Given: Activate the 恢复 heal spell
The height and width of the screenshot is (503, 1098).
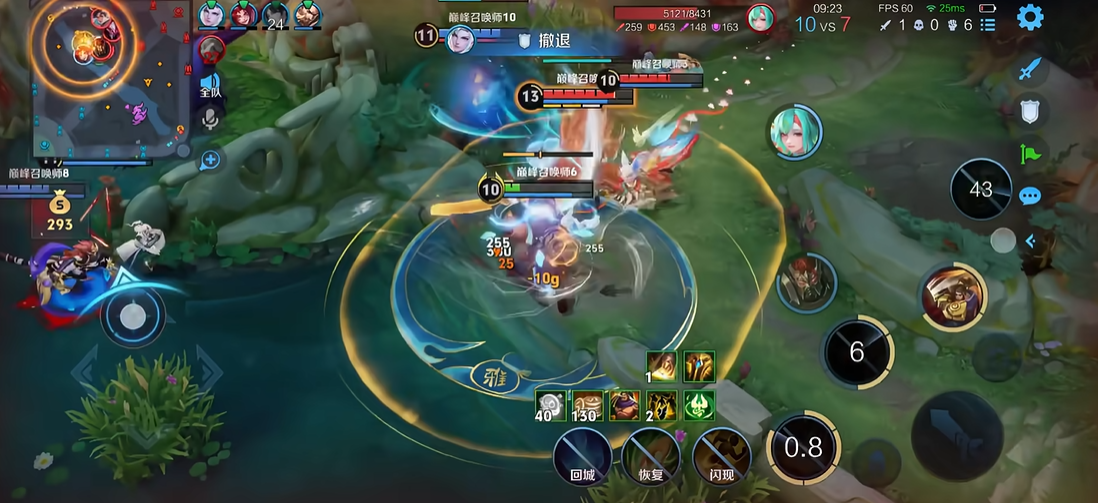Looking at the screenshot, I should (x=651, y=457).
